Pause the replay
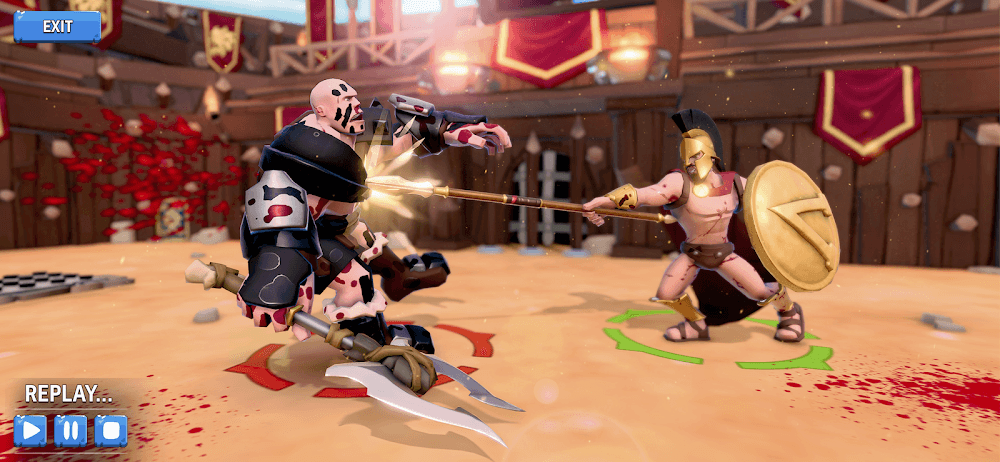This screenshot has width=1000, height=462. click(70, 431)
